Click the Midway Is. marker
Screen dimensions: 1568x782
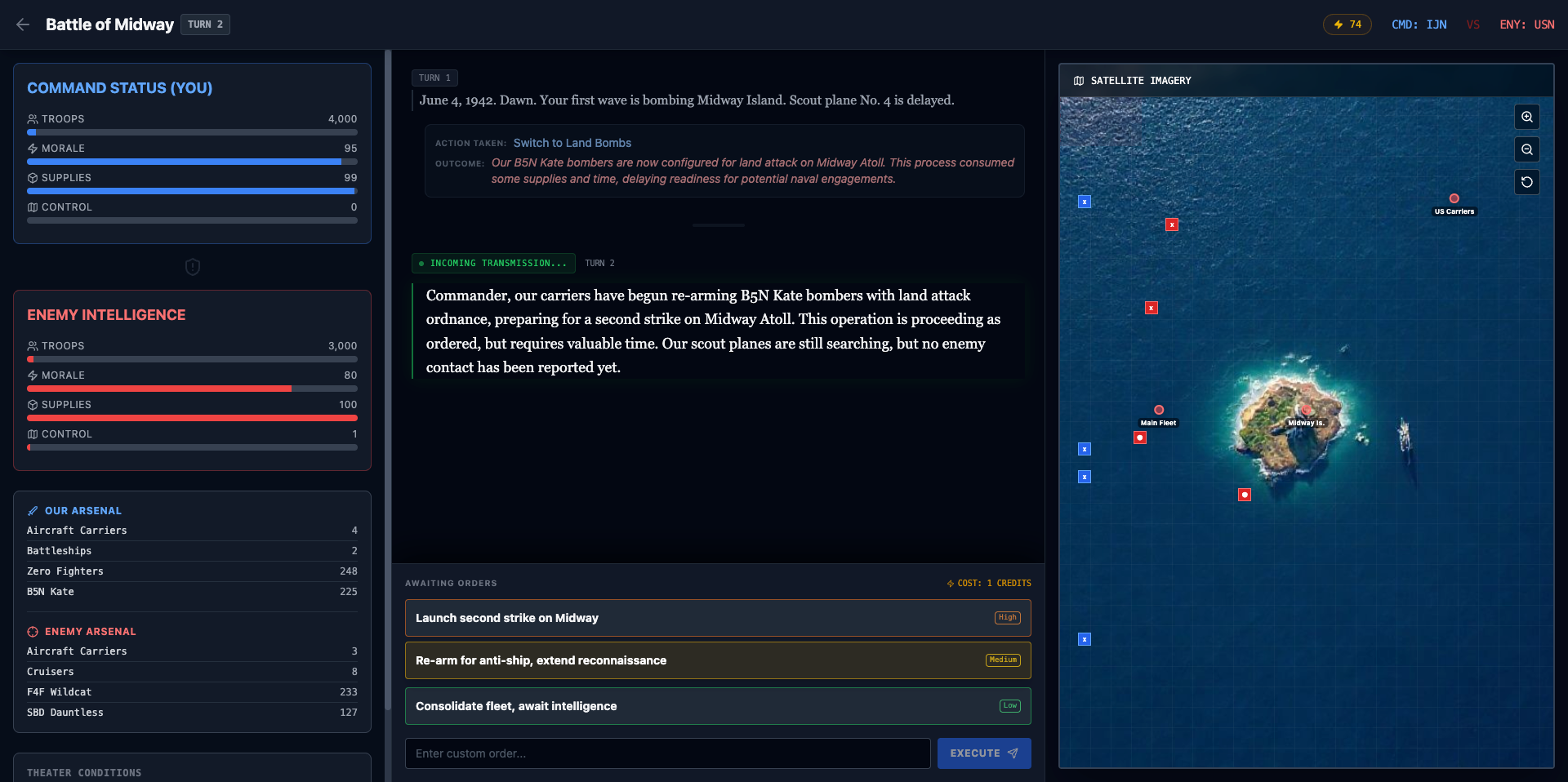1307,411
